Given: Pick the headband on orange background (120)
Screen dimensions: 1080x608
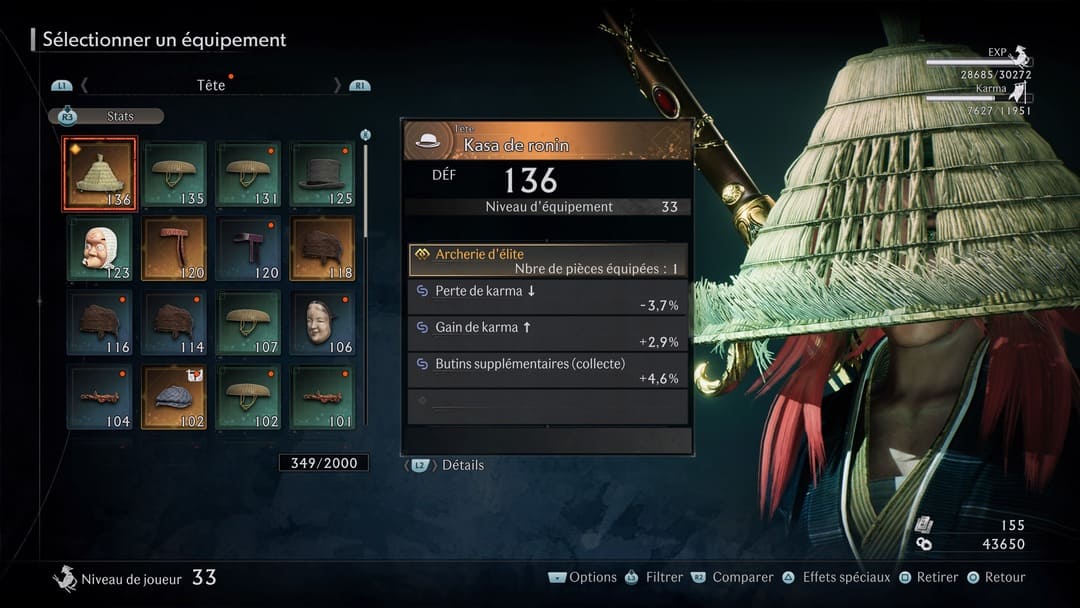Looking at the screenshot, I should tap(174, 248).
